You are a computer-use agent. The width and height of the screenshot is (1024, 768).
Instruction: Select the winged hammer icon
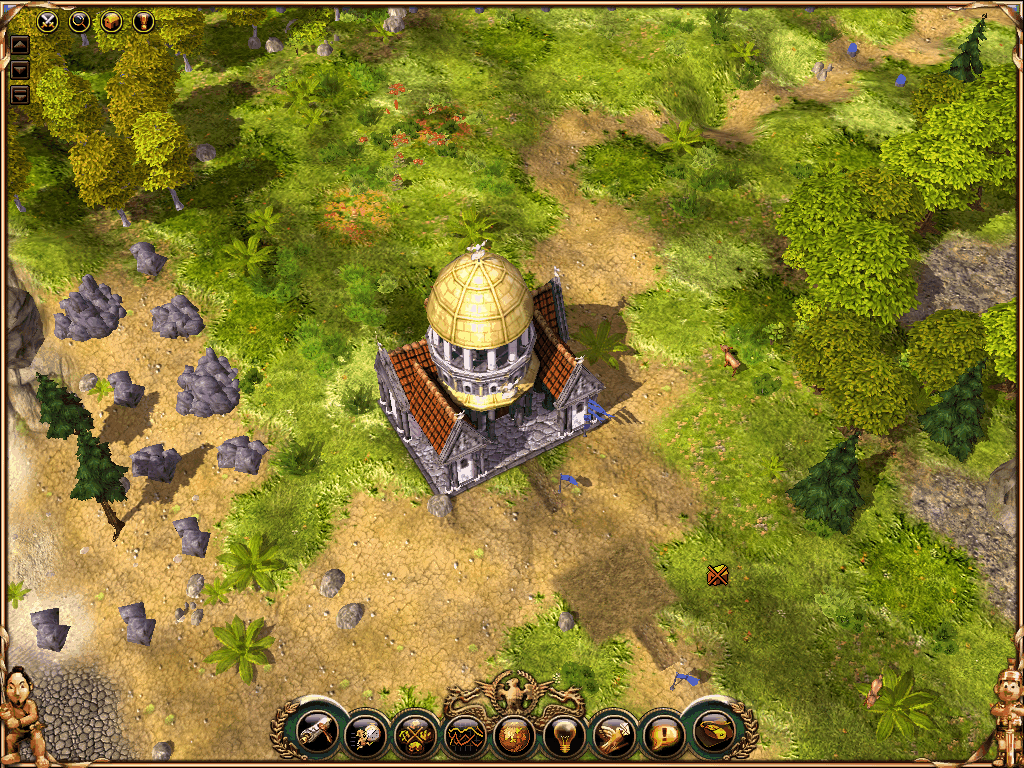click(612, 736)
